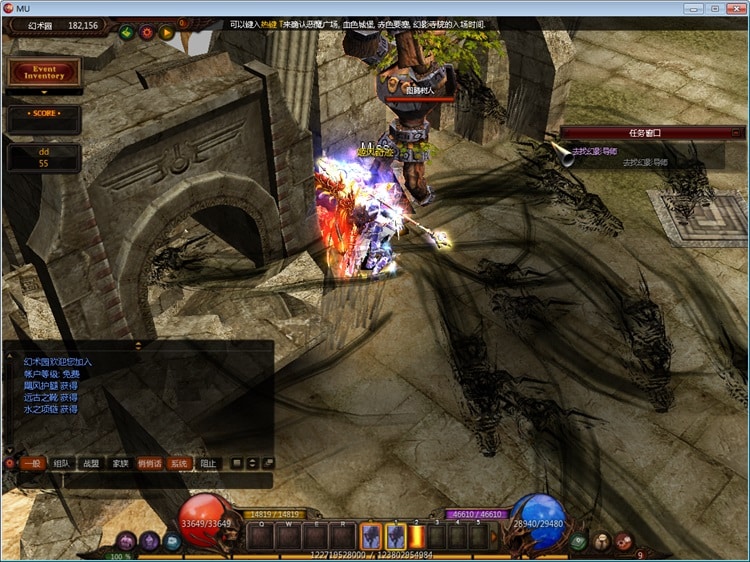Click the orange play arrow icon
The width and height of the screenshot is (750, 562).
(166, 32)
